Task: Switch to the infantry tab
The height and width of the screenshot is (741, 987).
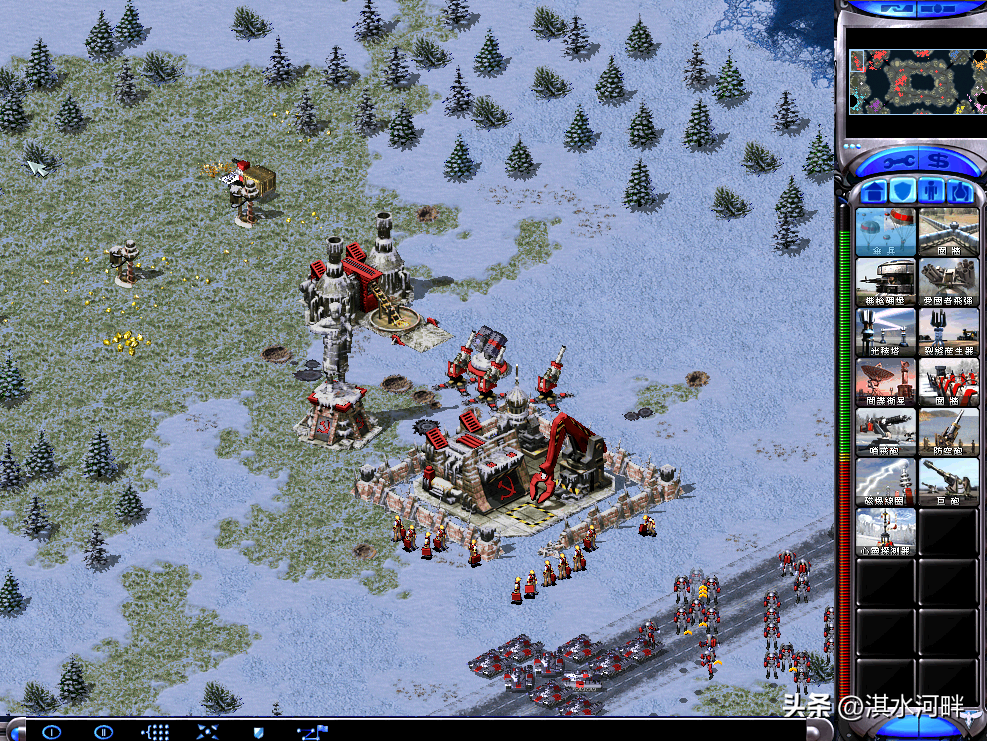Action: tap(932, 191)
